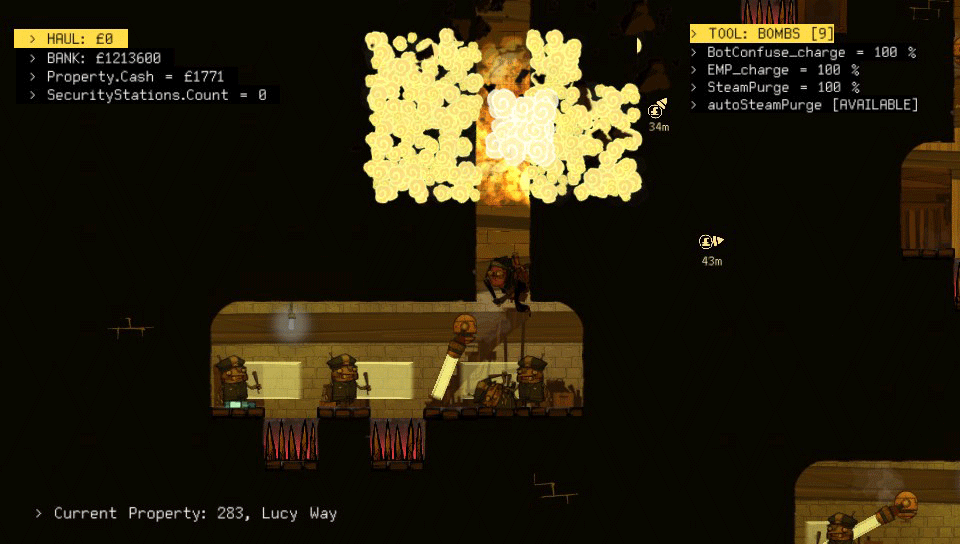Click the 34m loot direction marker
Viewport: 960px width, 544px height.
[x=657, y=110]
